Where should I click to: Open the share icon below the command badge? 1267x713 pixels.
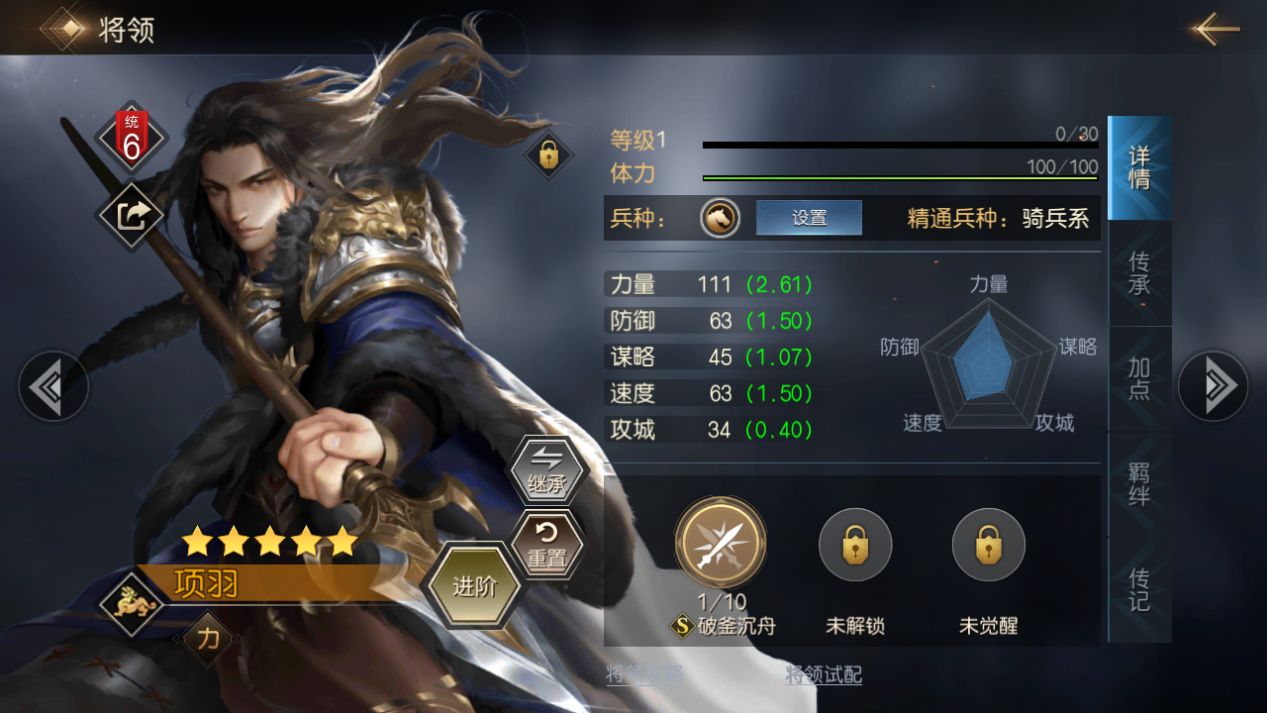(131, 215)
